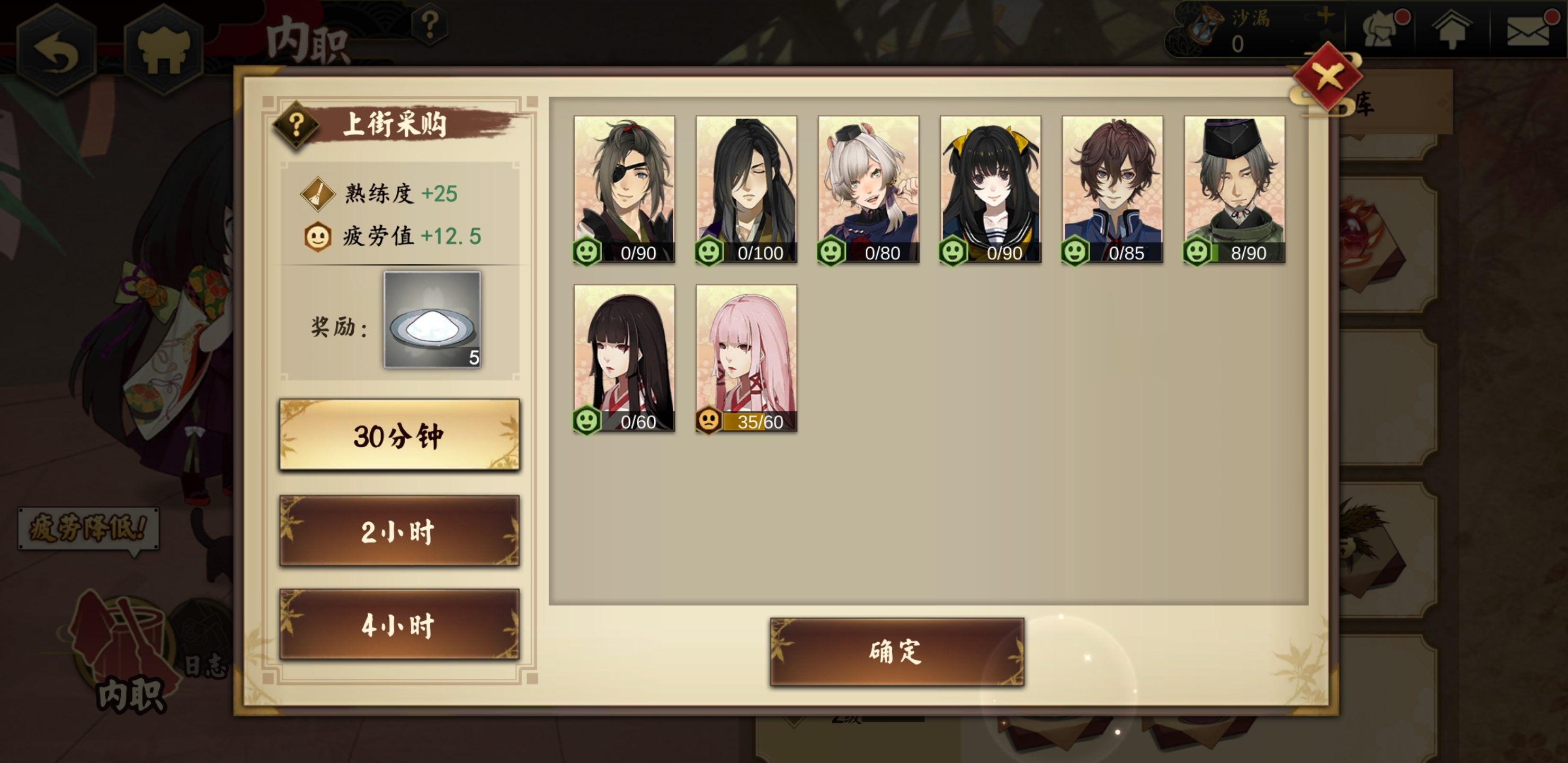Open the mail envelope icon
The height and width of the screenshot is (763, 1568).
pos(1528,30)
